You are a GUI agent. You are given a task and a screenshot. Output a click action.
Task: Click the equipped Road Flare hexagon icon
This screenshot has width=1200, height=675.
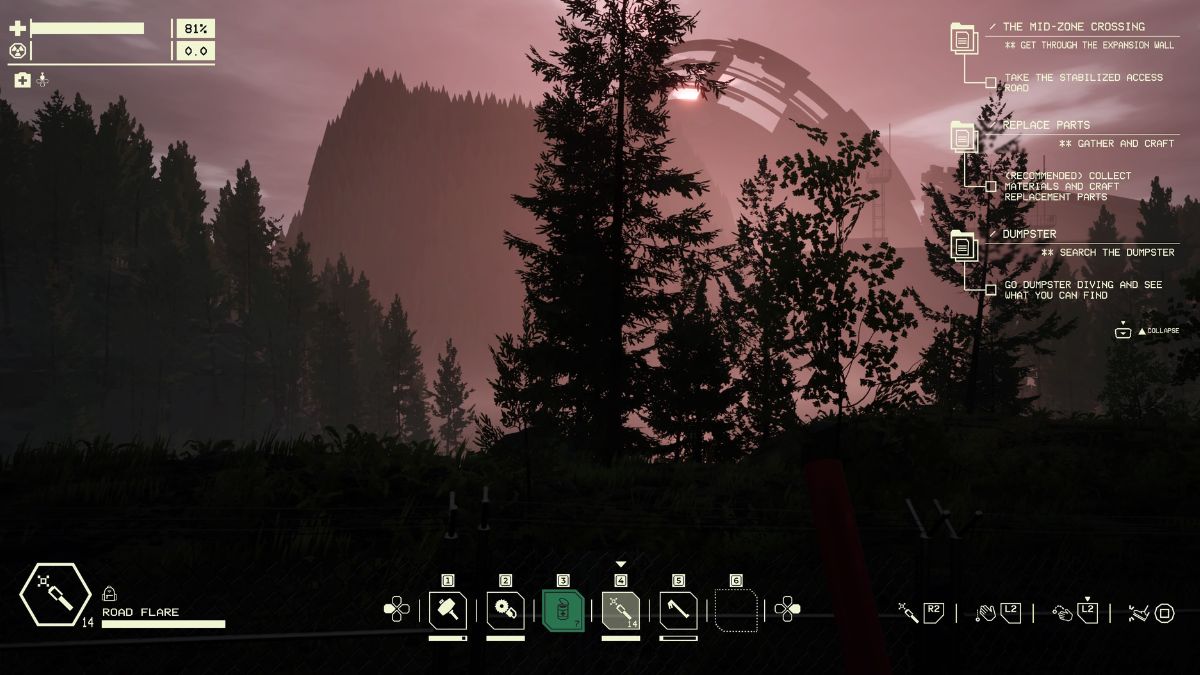click(55, 597)
